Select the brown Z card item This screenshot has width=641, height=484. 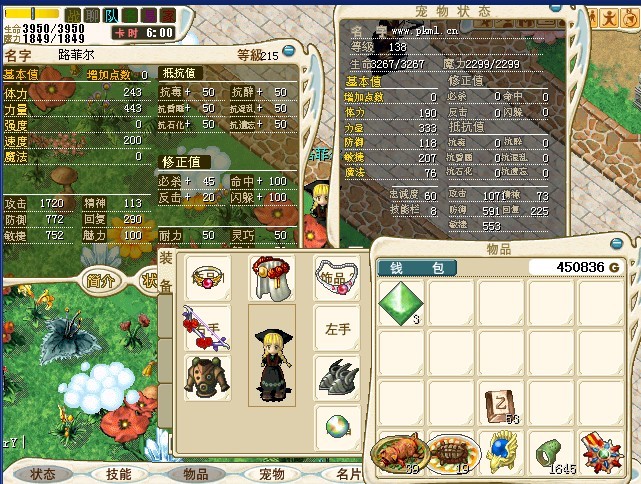pyautogui.click(x=498, y=402)
